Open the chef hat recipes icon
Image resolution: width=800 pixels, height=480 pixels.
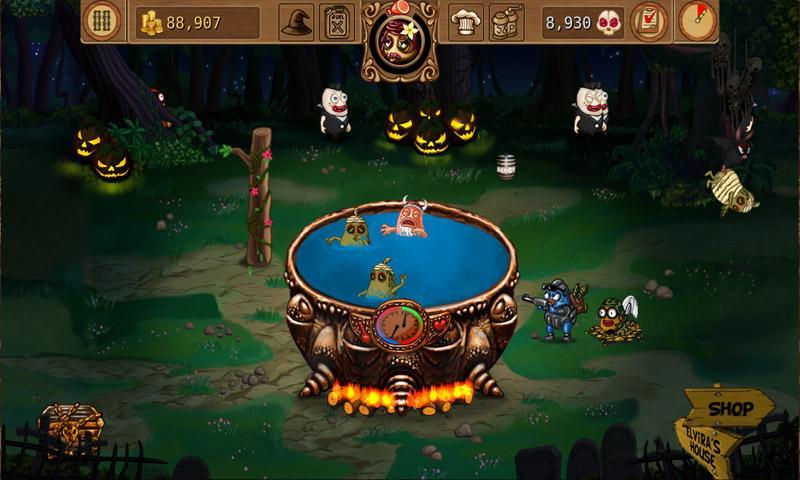[x=465, y=21]
